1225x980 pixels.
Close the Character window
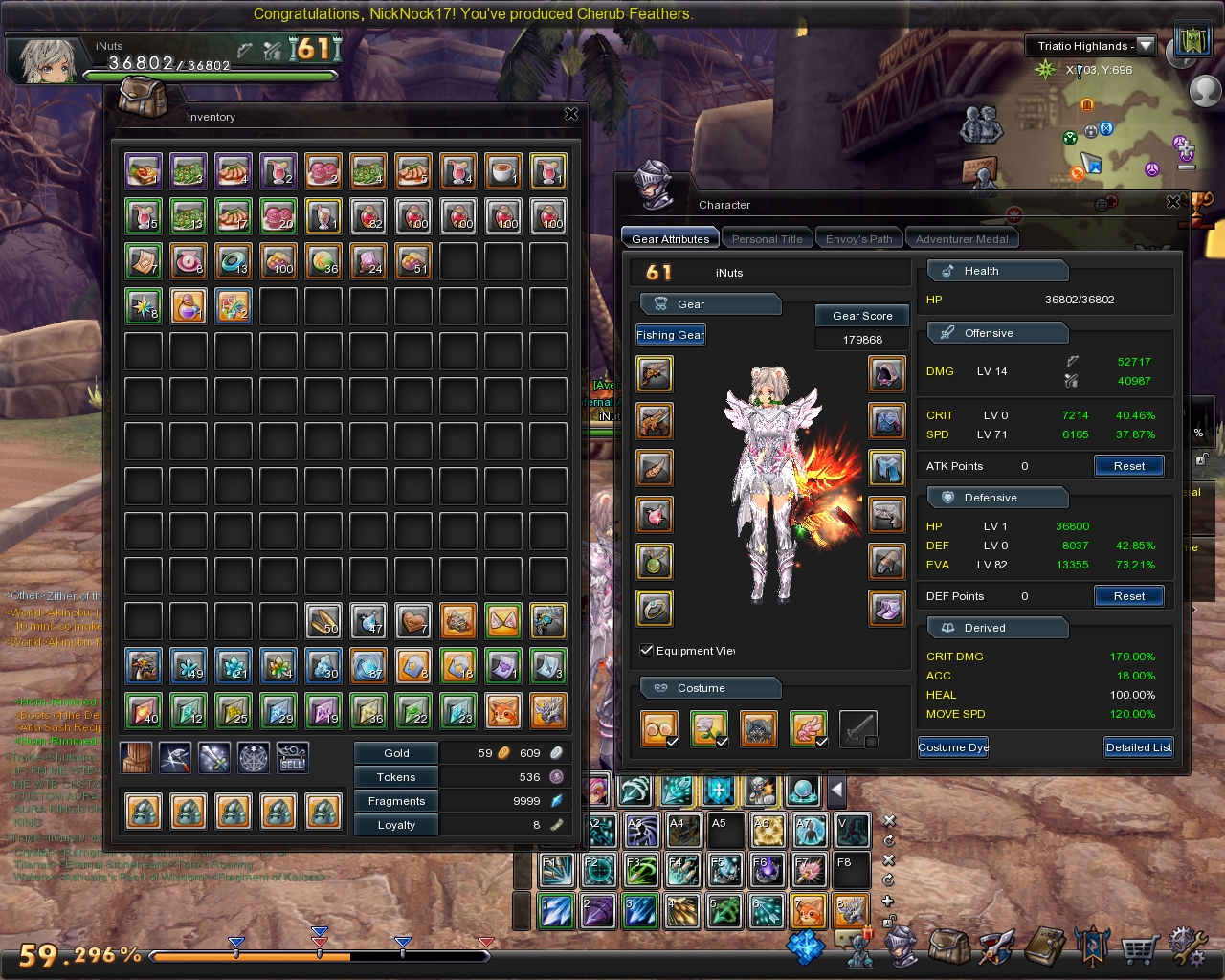click(x=1173, y=202)
